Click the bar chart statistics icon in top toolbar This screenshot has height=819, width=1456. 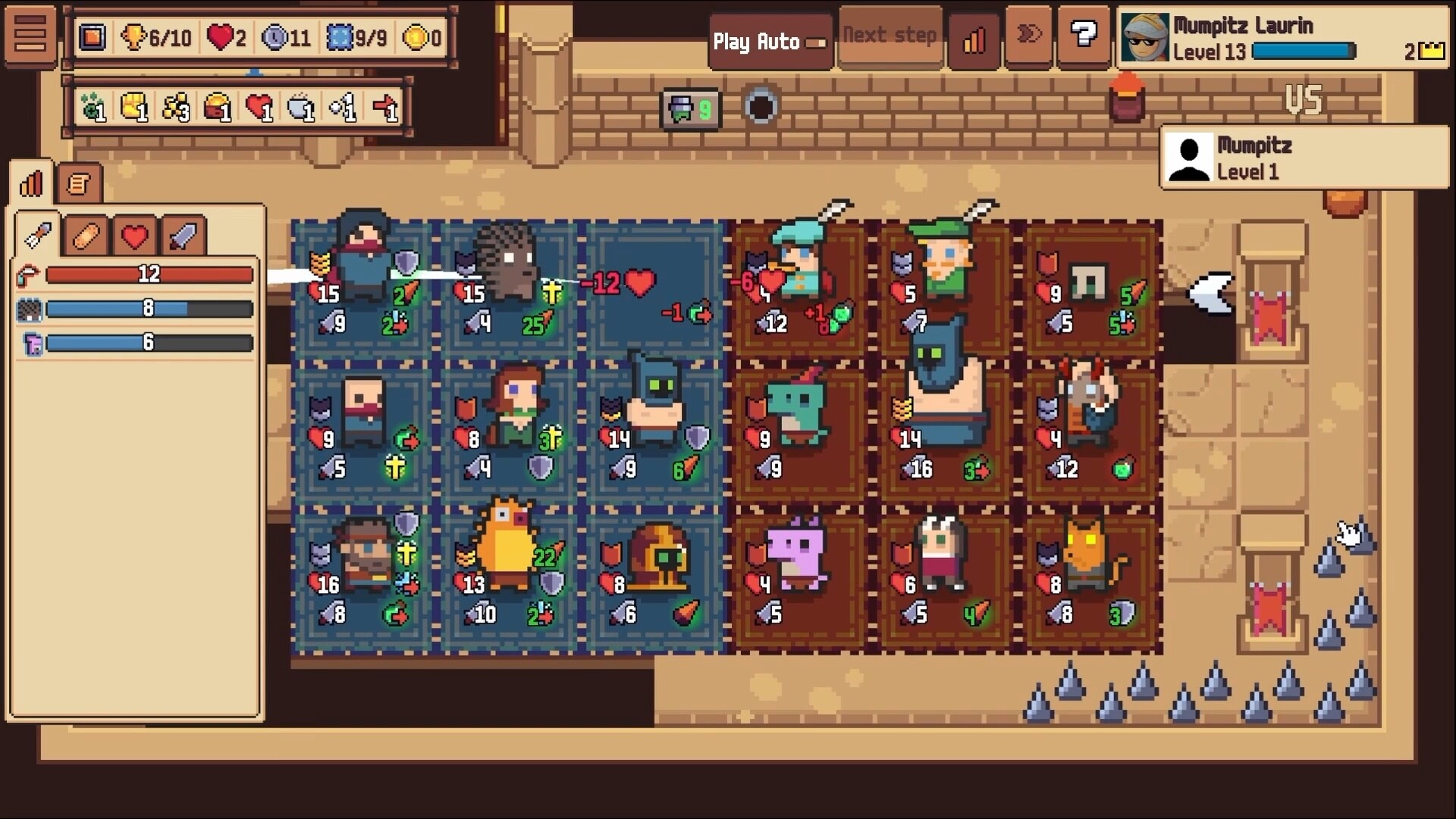[974, 38]
